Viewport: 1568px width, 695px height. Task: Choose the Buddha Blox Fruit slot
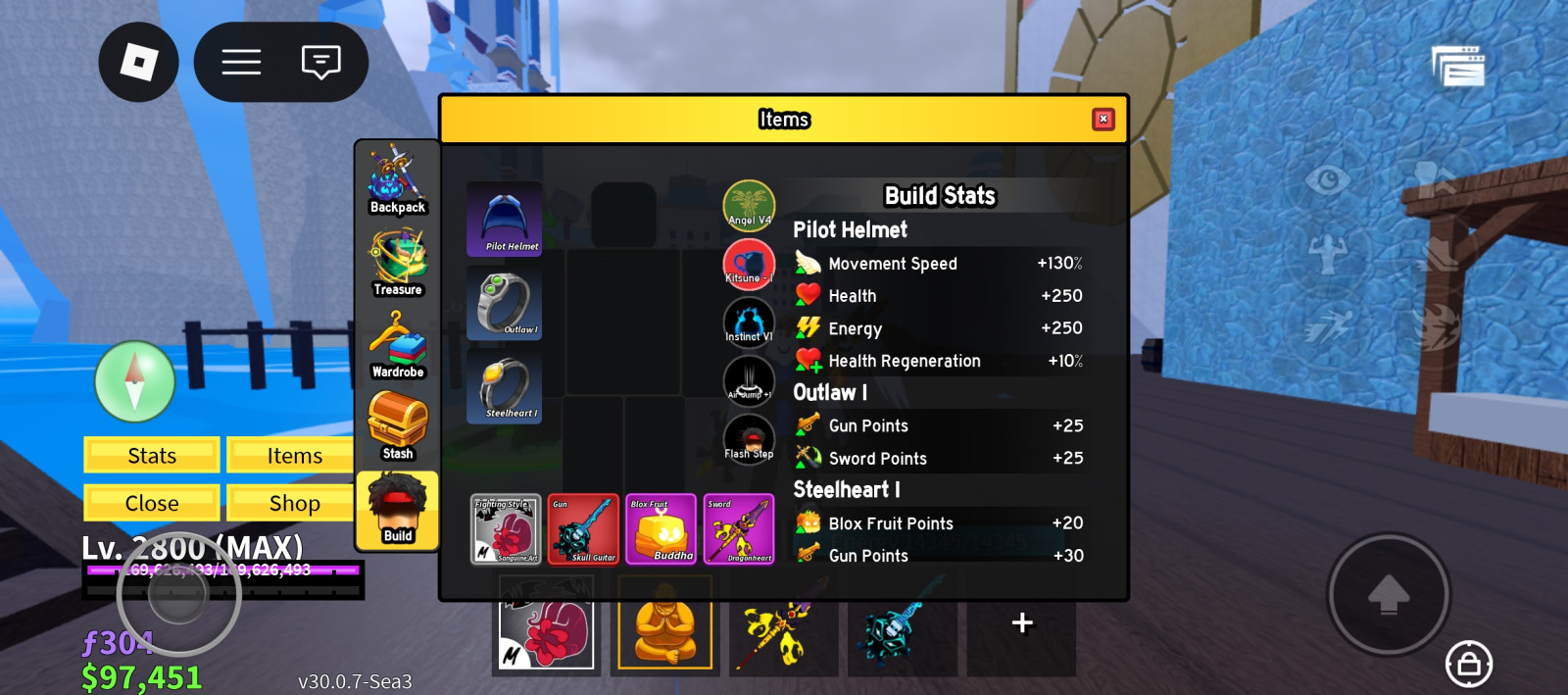click(661, 529)
